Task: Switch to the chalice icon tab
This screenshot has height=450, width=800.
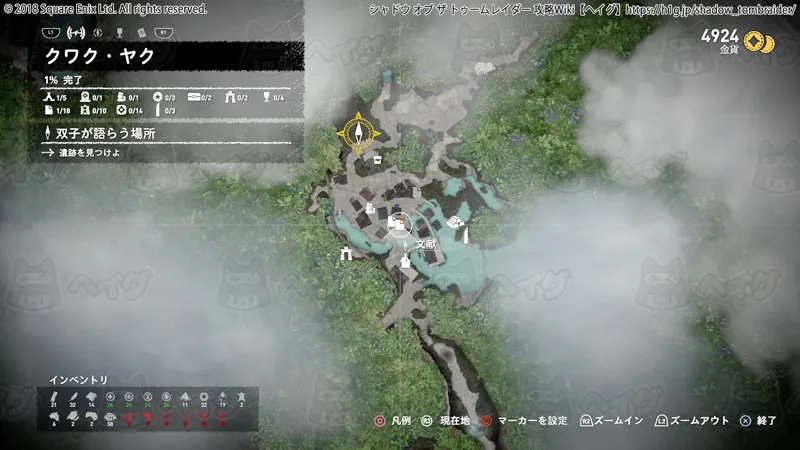Action: 119,32
